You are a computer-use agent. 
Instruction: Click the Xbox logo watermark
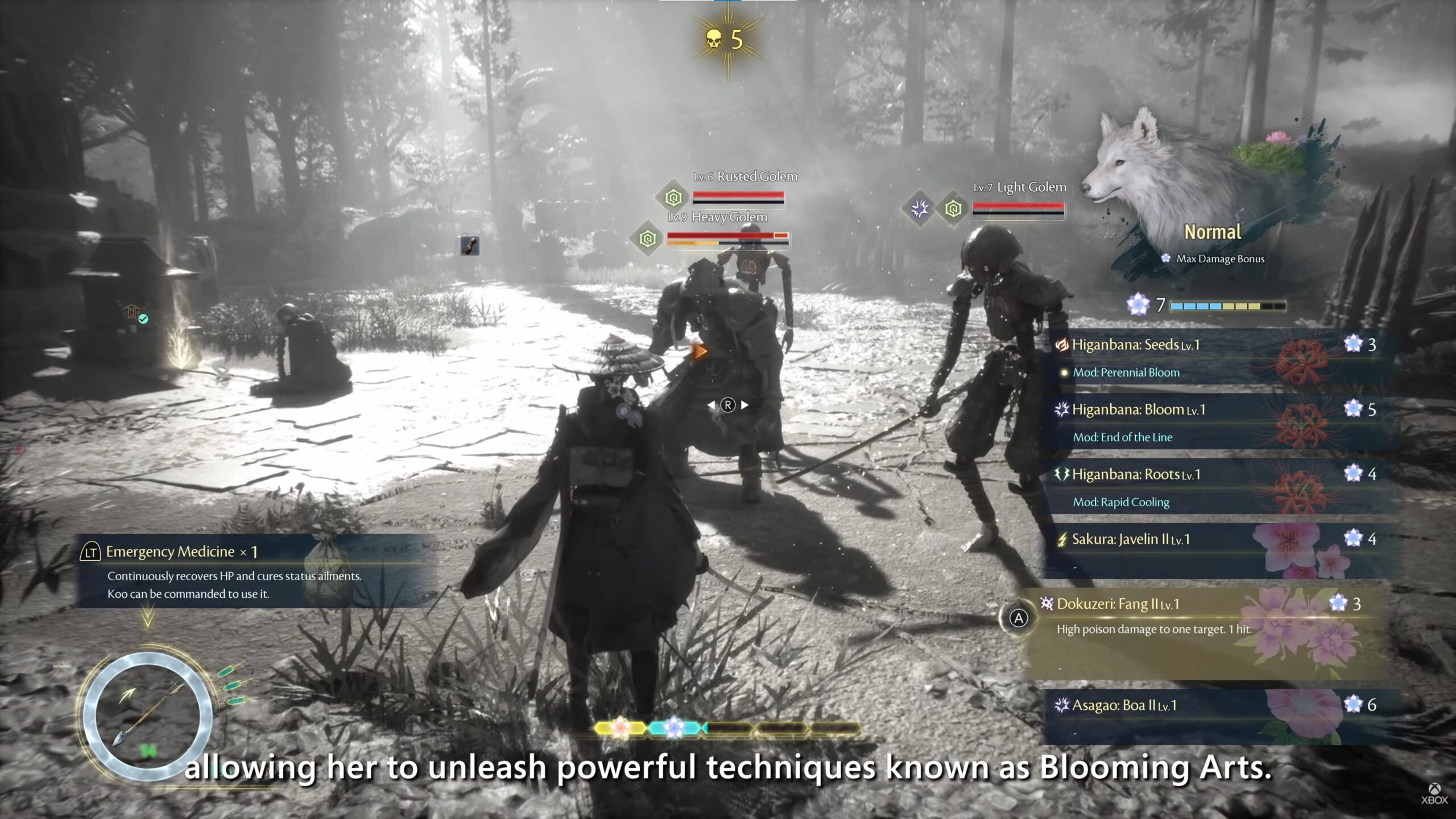pyautogui.click(x=1434, y=794)
